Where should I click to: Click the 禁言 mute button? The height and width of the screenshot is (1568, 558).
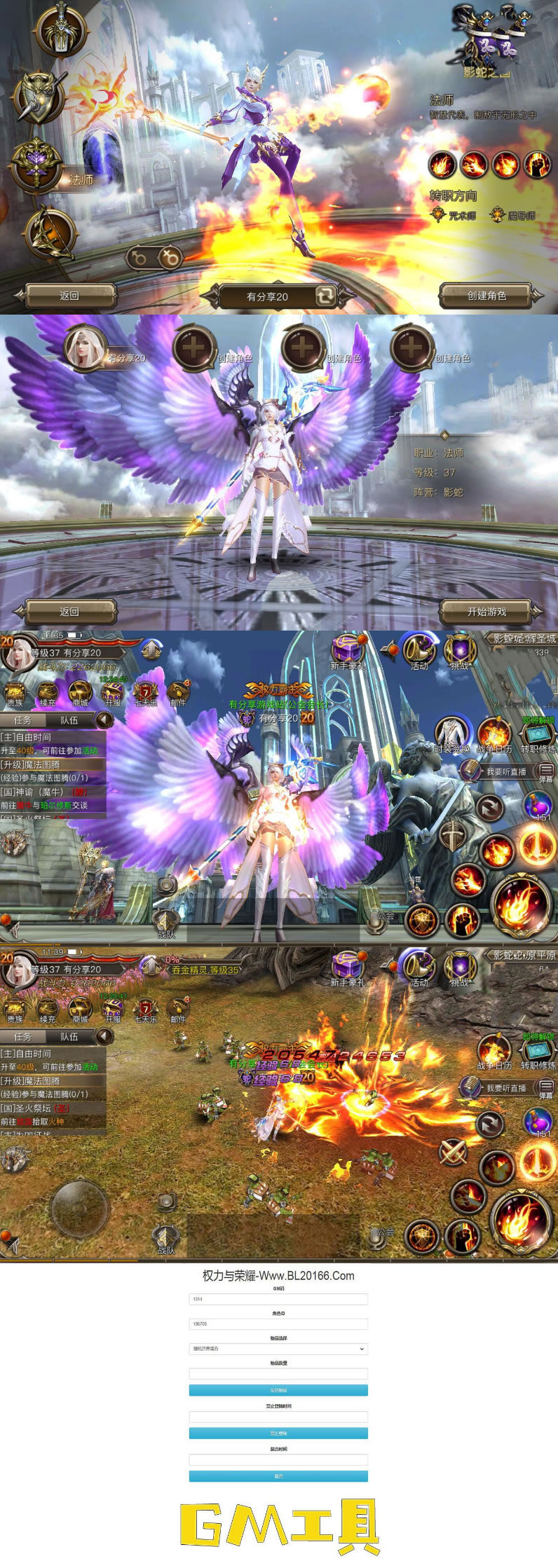click(x=278, y=1476)
